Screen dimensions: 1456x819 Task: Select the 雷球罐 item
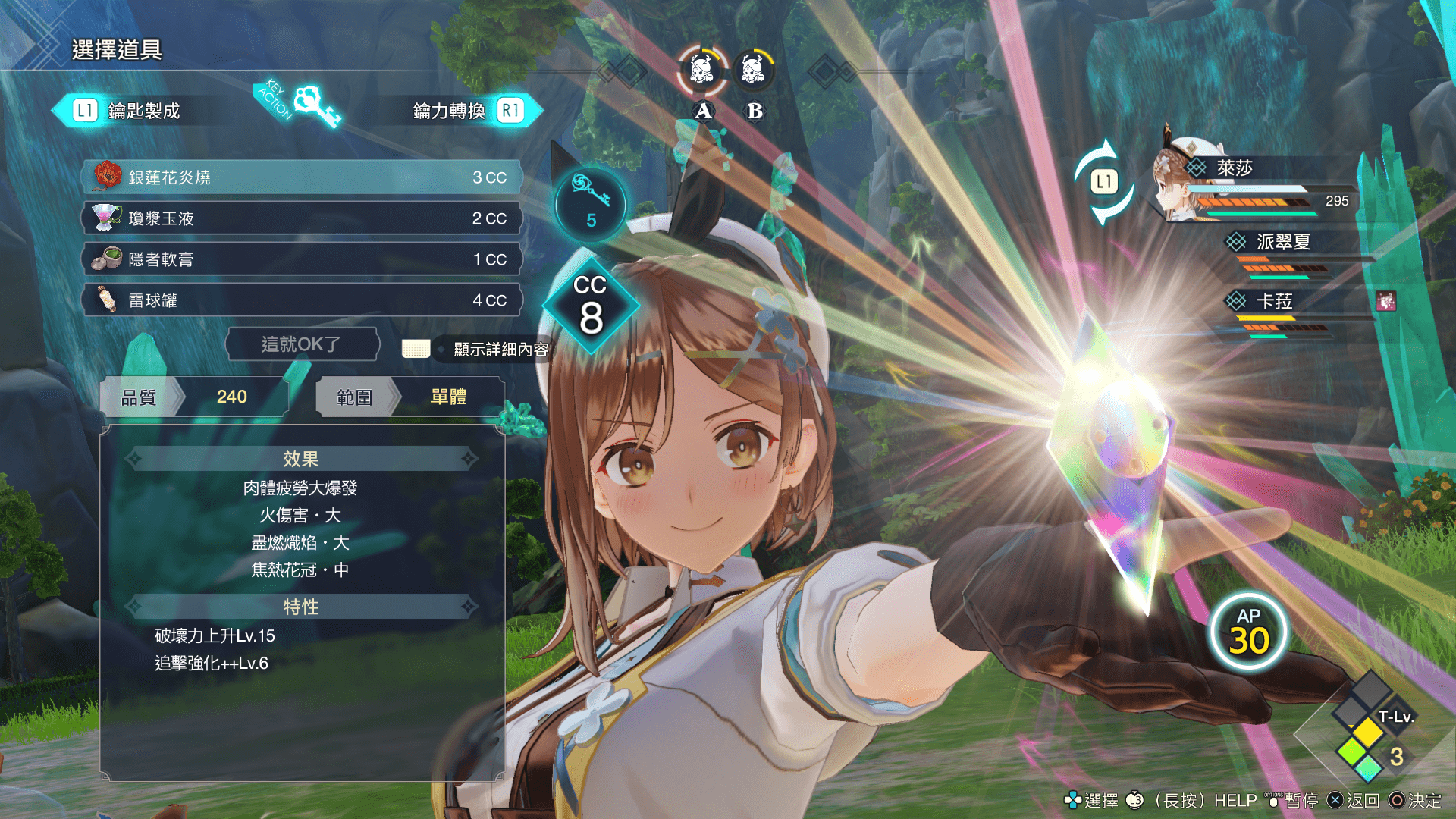click(x=302, y=300)
